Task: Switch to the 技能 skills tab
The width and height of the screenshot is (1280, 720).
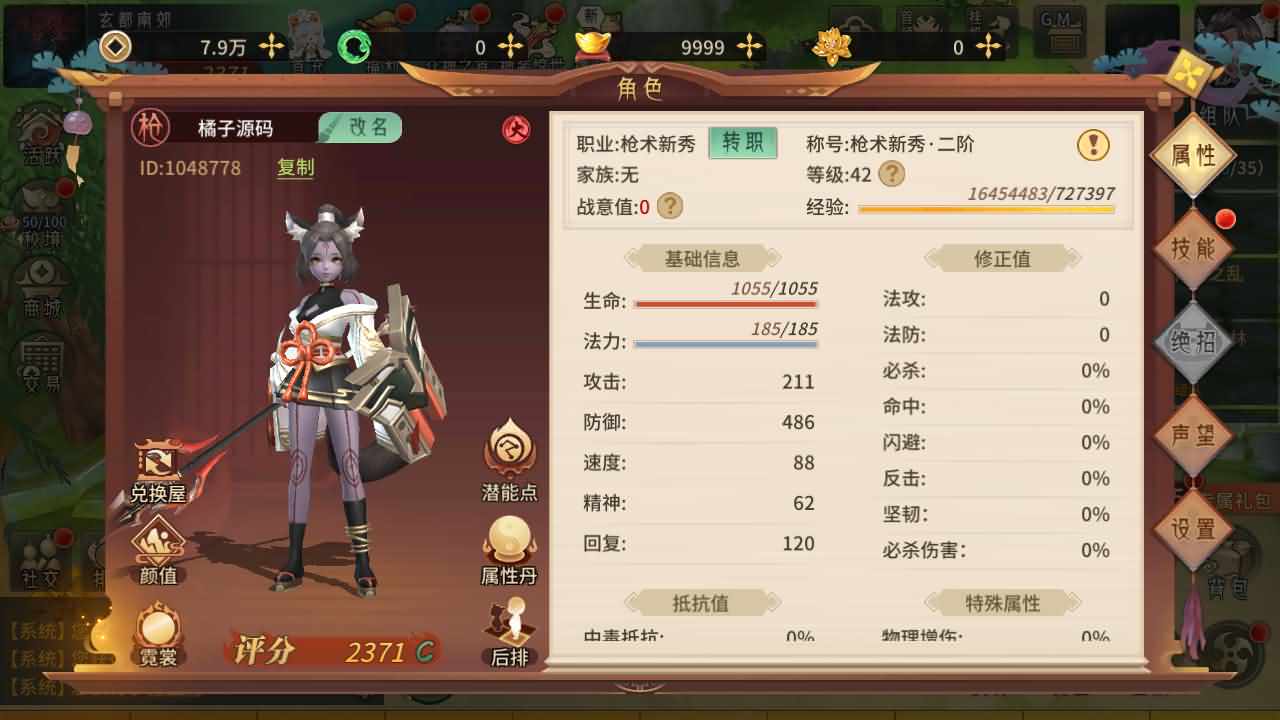Action: 1196,246
